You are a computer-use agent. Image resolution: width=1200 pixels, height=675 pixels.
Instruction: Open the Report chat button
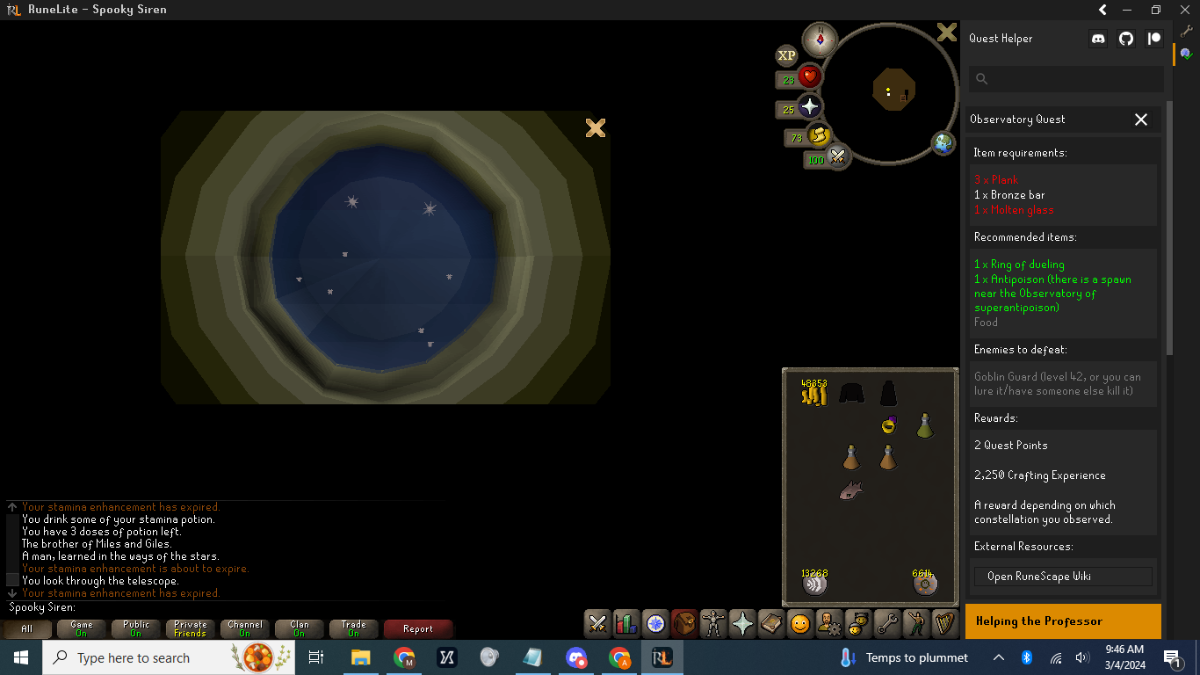point(418,629)
